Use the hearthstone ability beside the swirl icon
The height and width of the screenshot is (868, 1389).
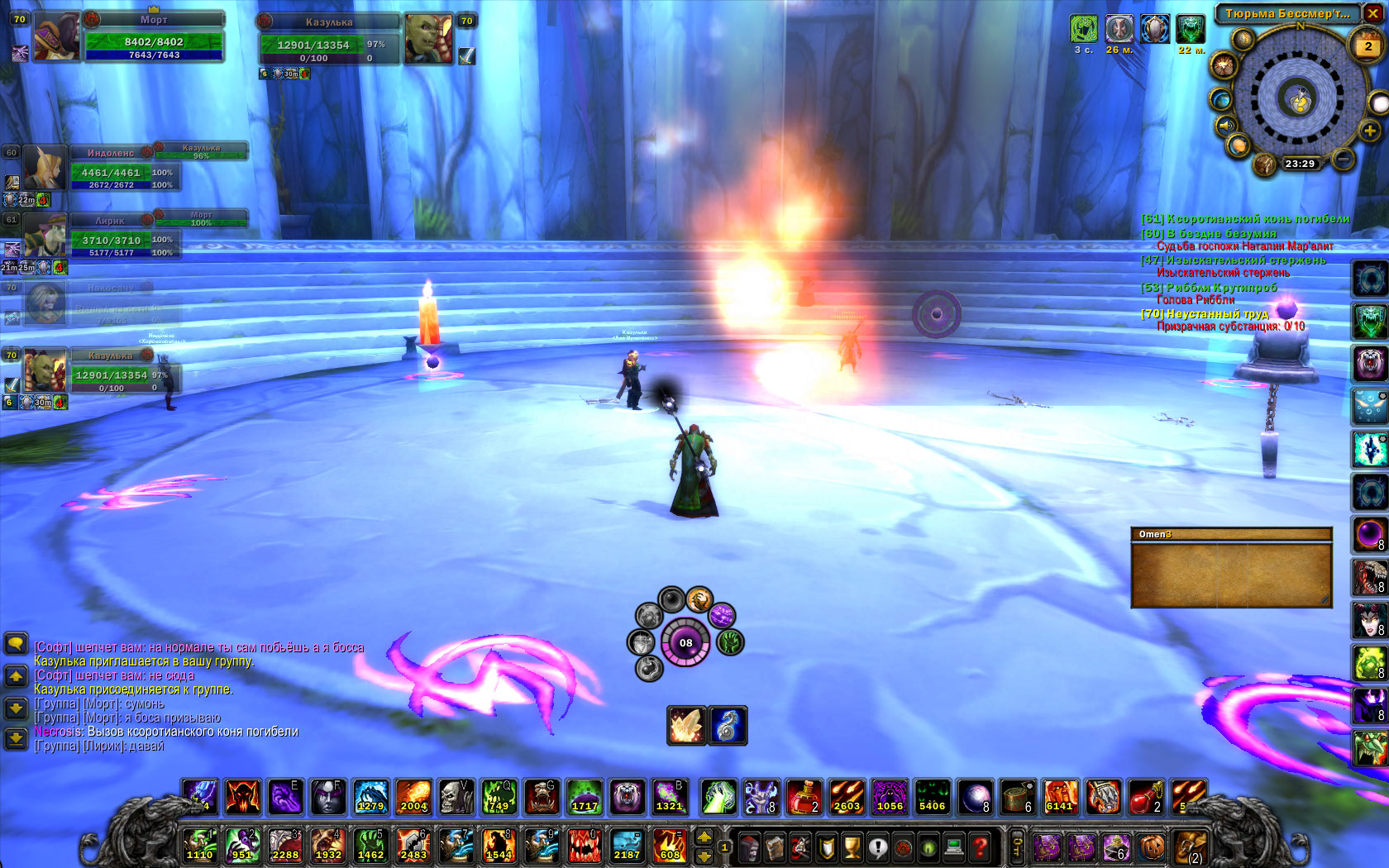pos(686,726)
